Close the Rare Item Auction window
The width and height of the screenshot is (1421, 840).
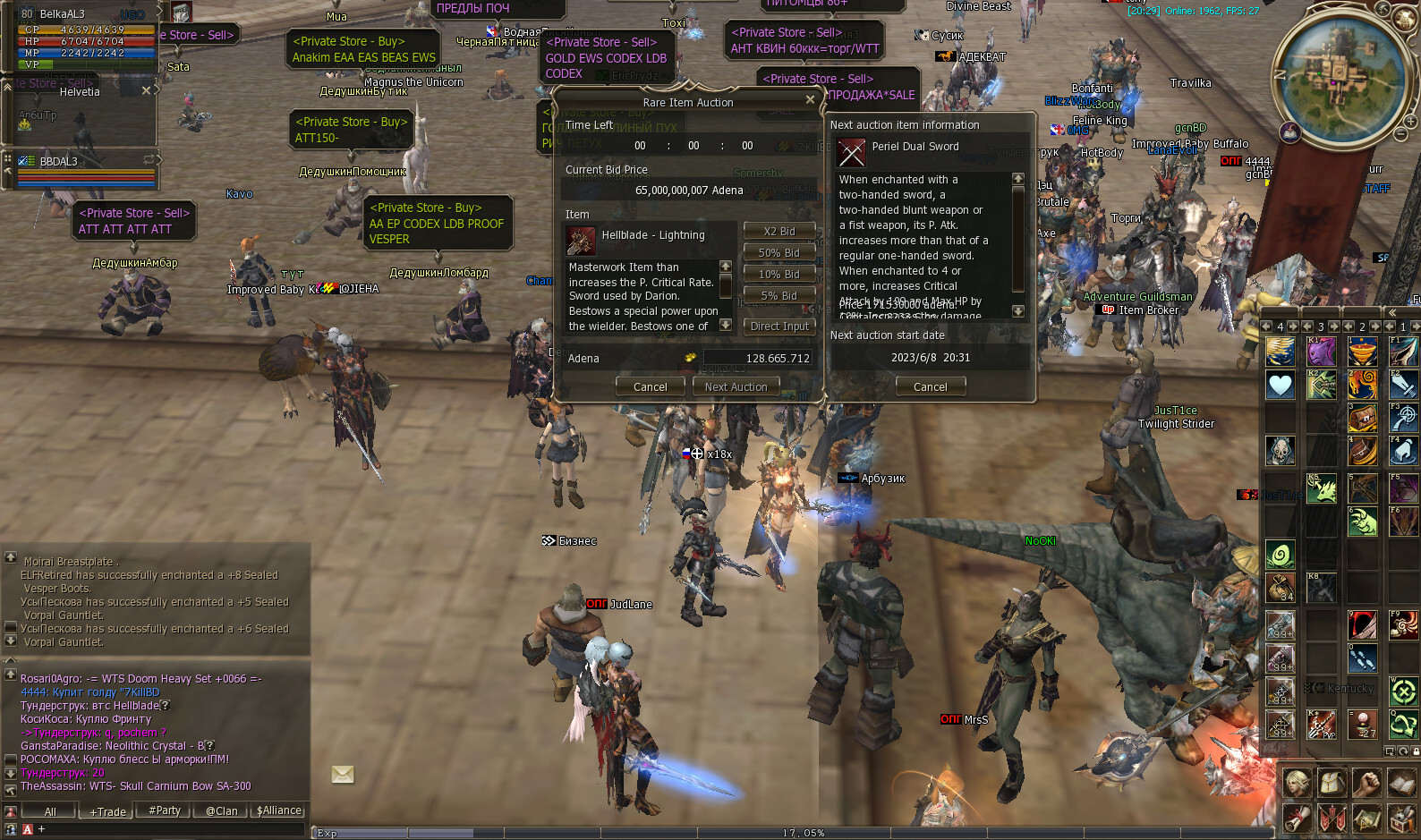(x=810, y=99)
